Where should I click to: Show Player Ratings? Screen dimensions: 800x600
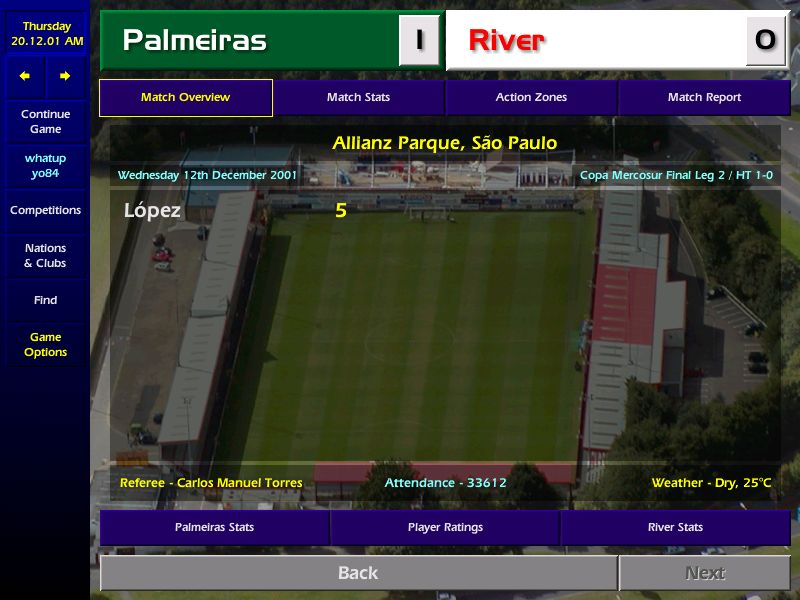[445, 527]
